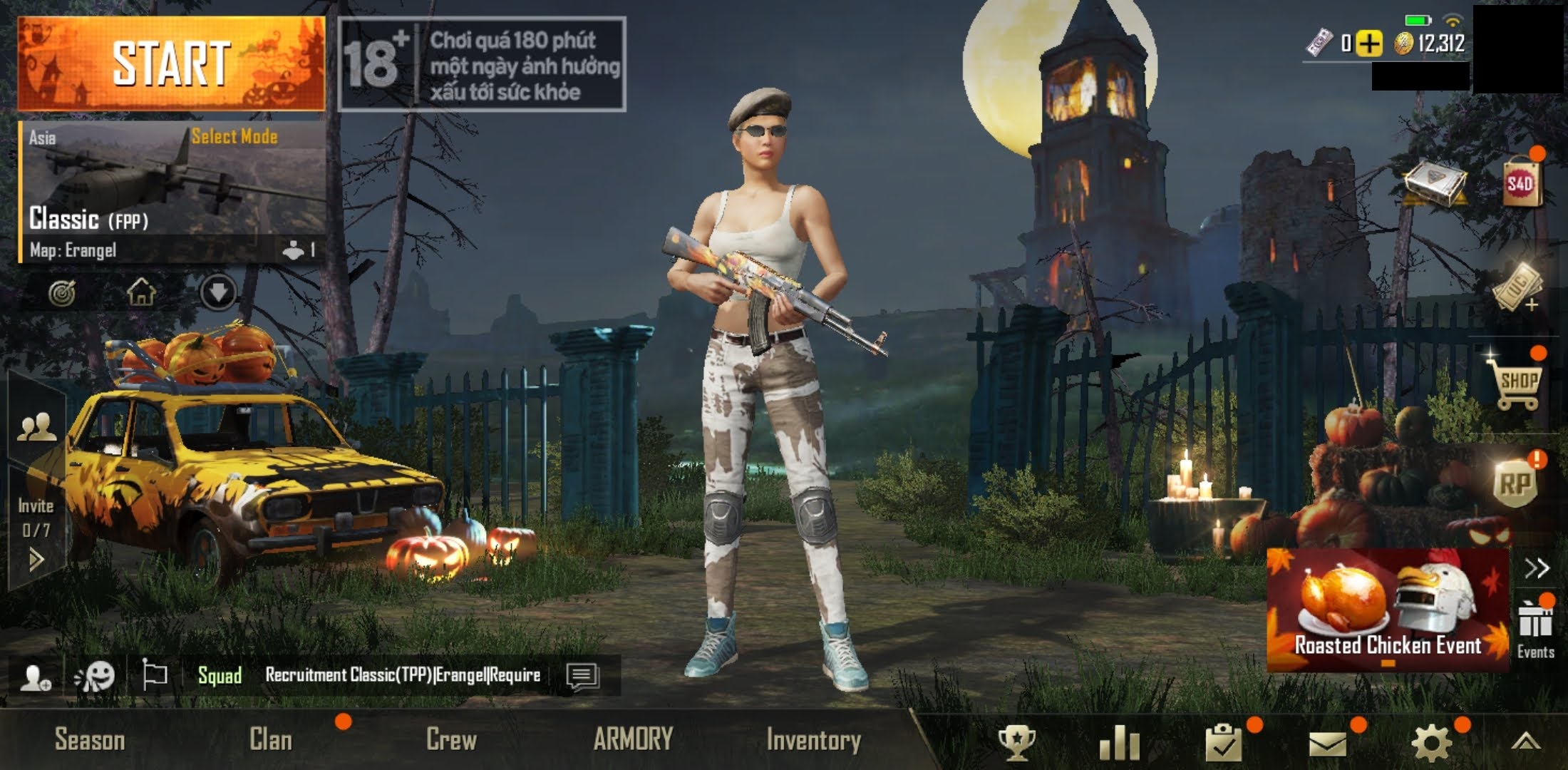This screenshot has width=1568, height=770.
Task: Open Select Mode panel
Action: click(234, 136)
